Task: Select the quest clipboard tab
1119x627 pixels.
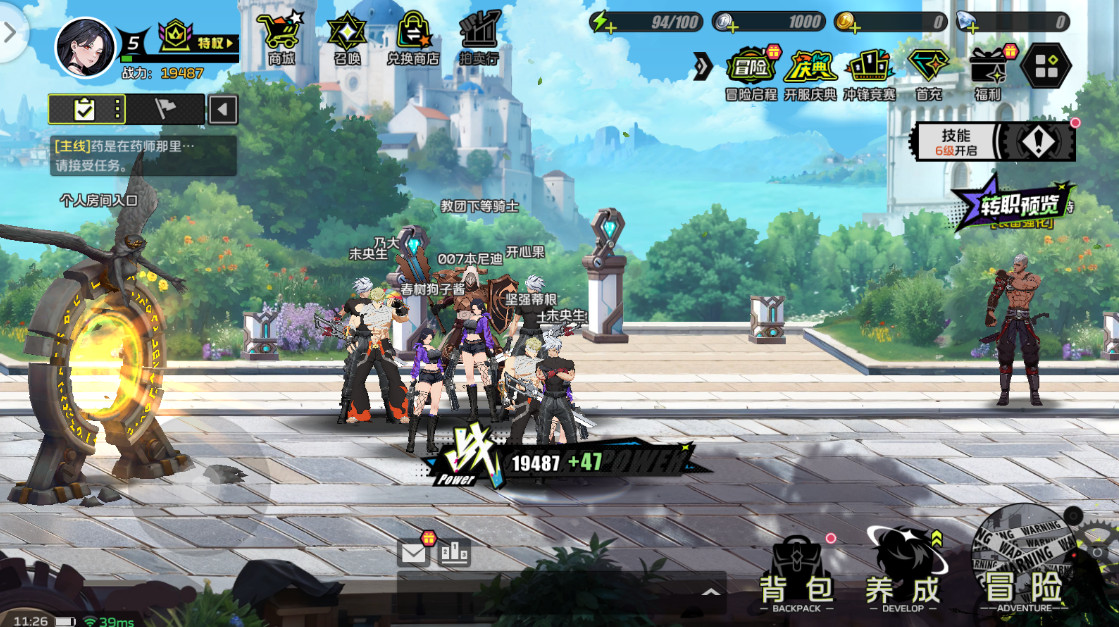Action: pyautogui.click(x=85, y=109)
